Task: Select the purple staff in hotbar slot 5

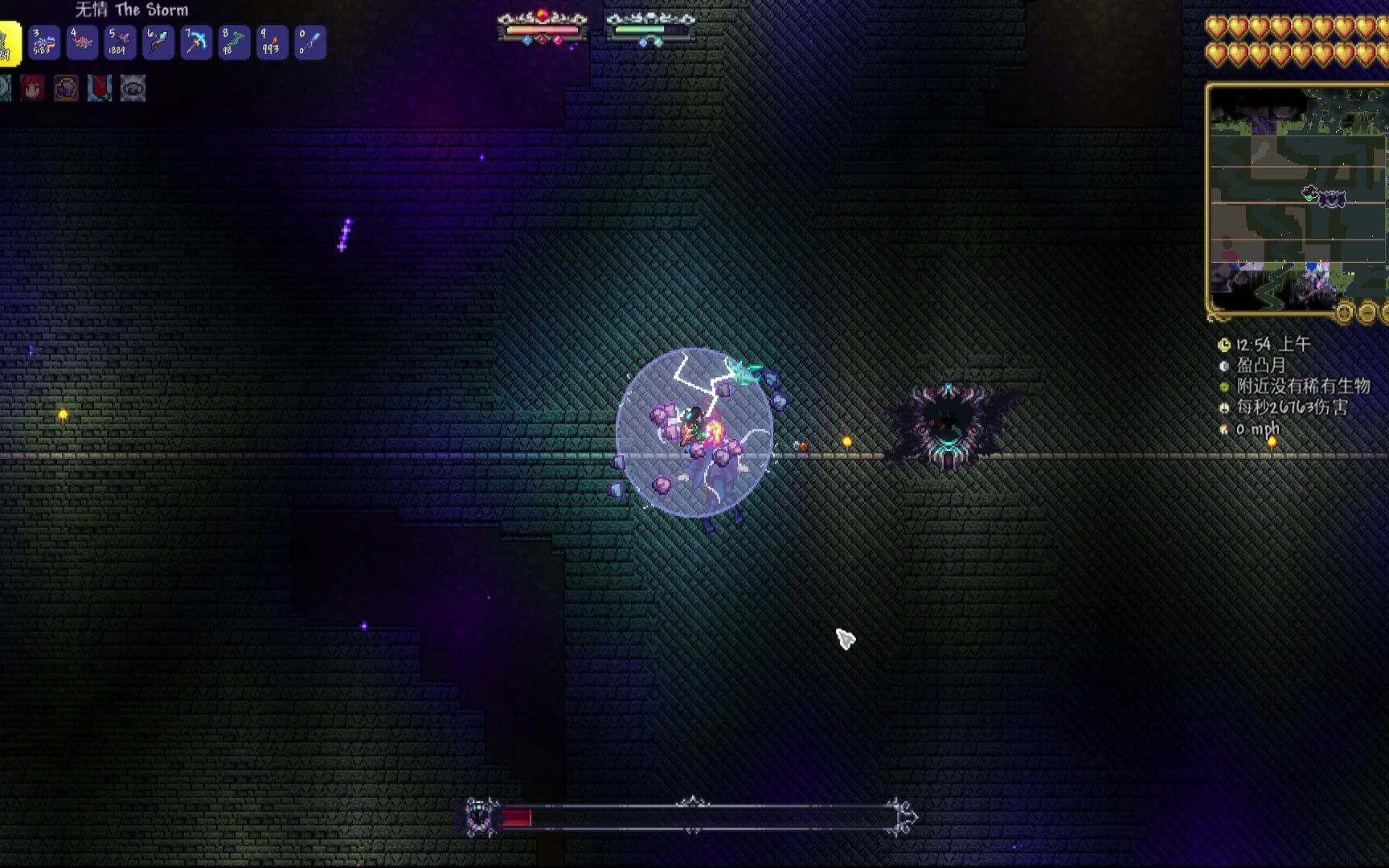Action: coord(121,43)
